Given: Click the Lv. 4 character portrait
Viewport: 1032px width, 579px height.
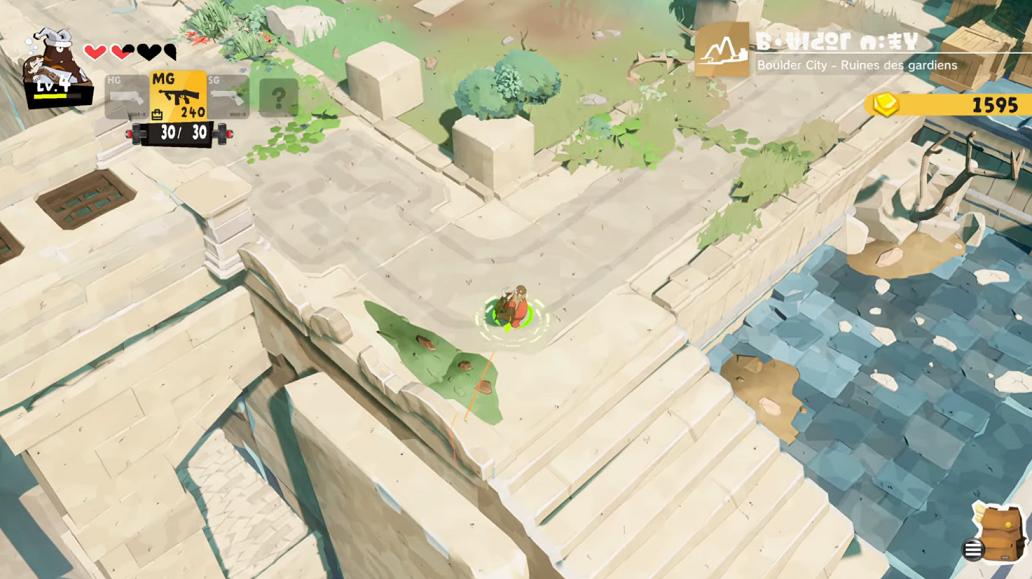Looking at the screenshot, I should [54, 66].
